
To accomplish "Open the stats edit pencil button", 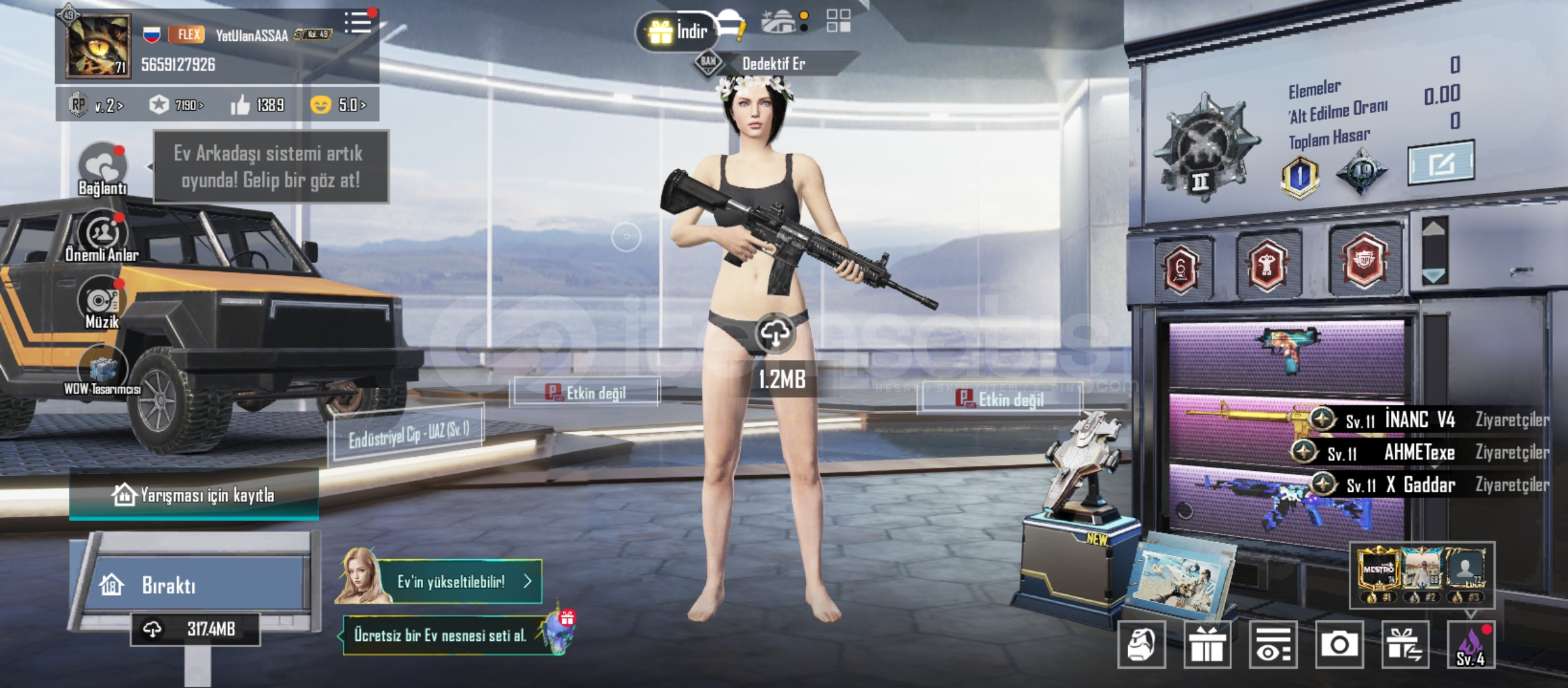I will pos(1440,163).
